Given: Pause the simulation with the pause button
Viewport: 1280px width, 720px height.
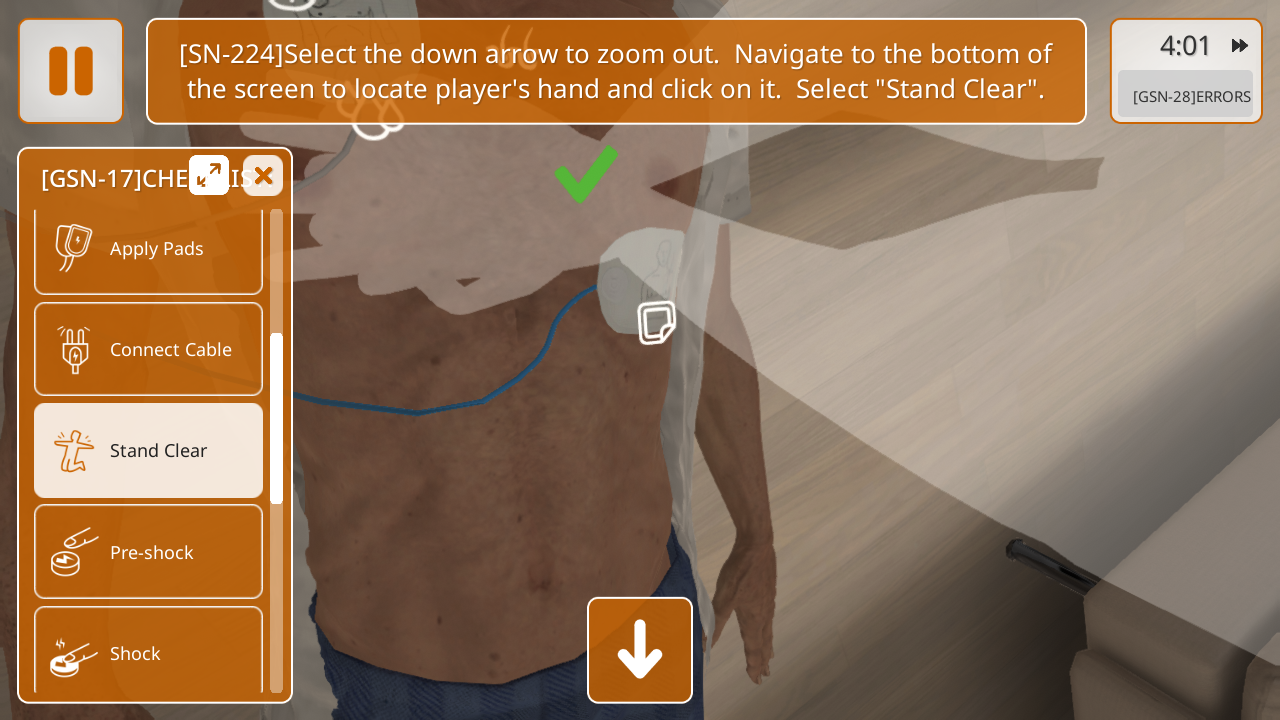Looking at the screenshot, I should pyautogui.click(x=71, y=71).
